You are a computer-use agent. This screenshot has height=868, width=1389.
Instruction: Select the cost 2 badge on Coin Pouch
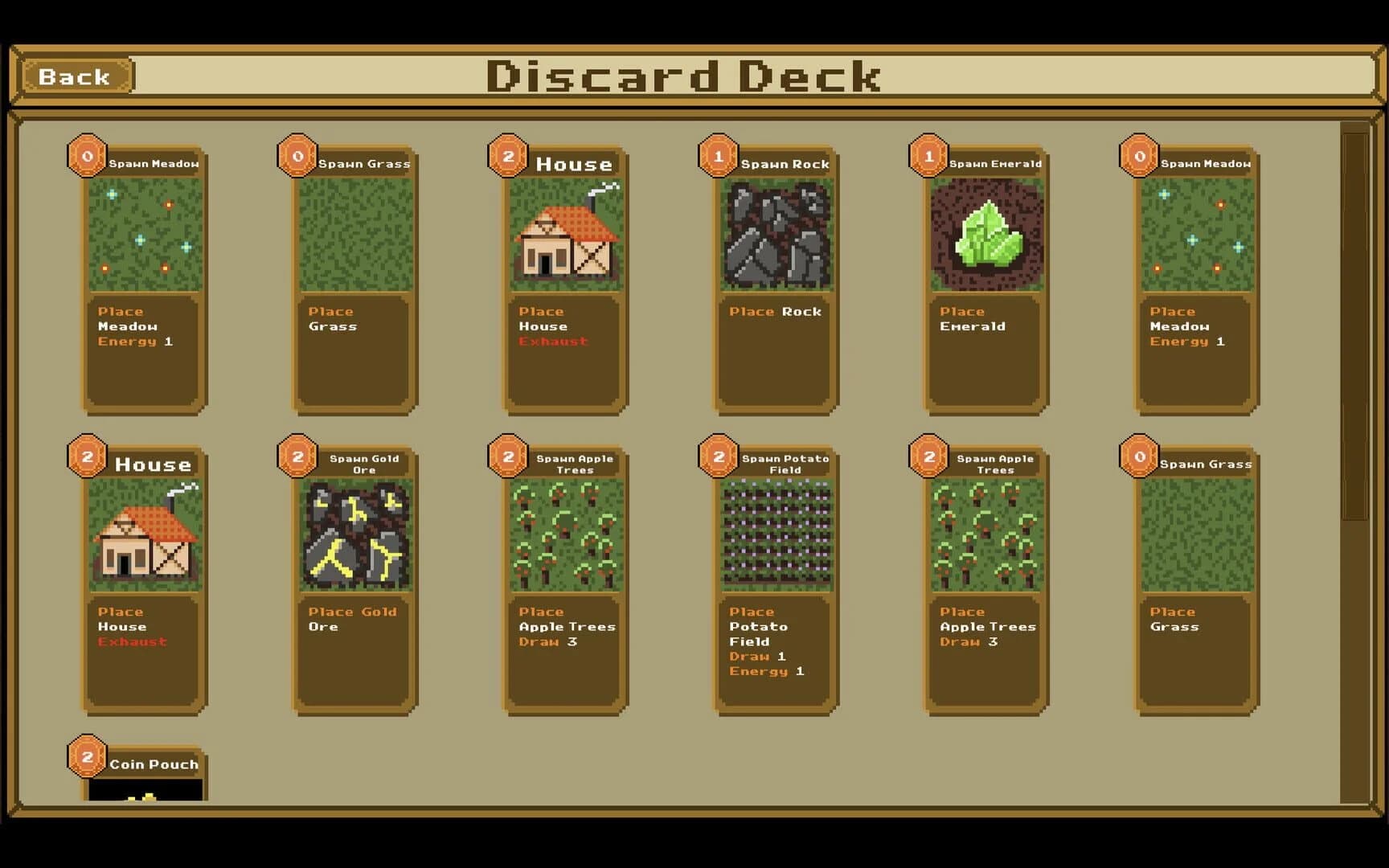point(86,758)
